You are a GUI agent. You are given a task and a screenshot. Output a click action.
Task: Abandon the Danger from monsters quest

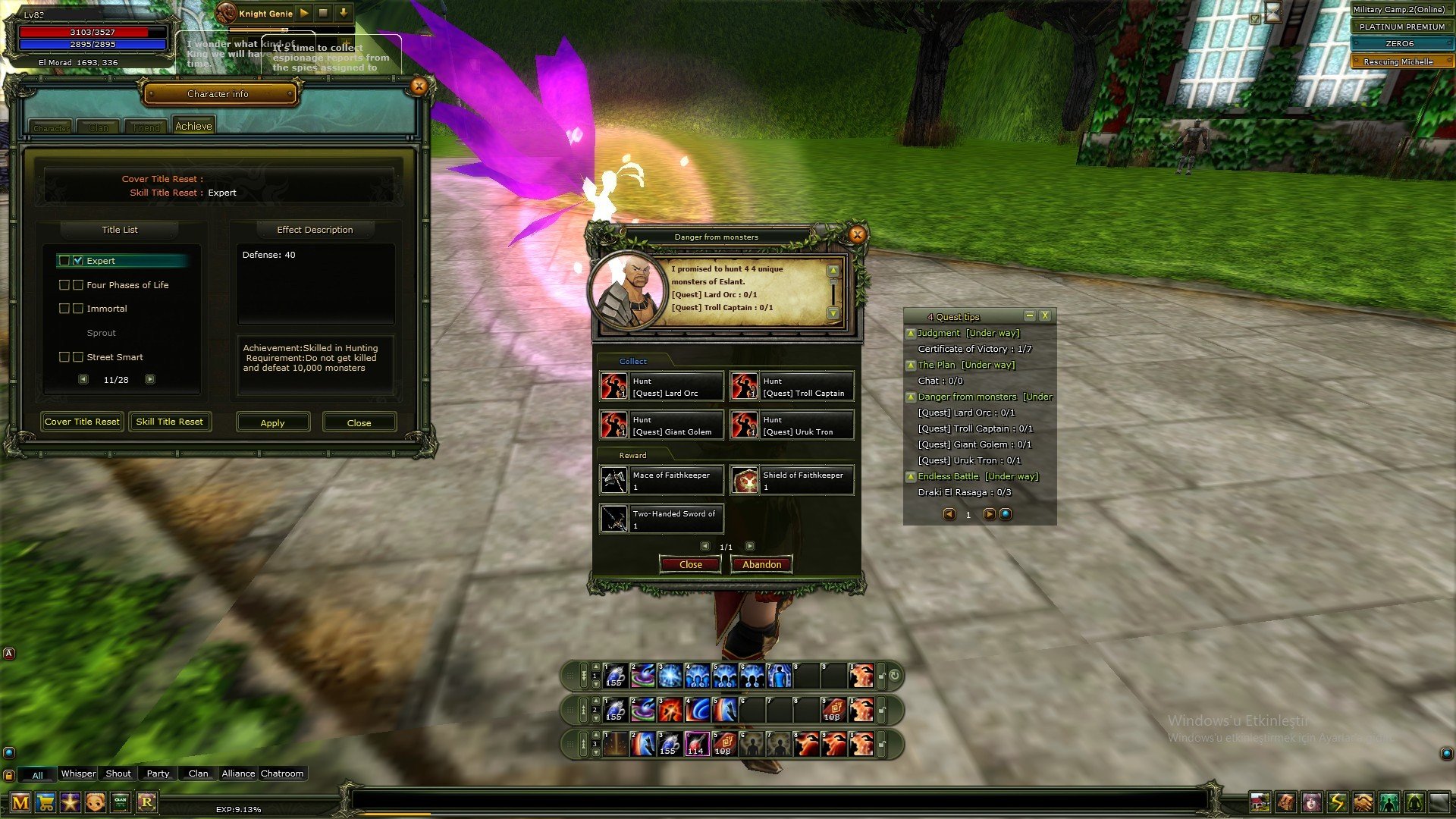(x=761, y=564)
